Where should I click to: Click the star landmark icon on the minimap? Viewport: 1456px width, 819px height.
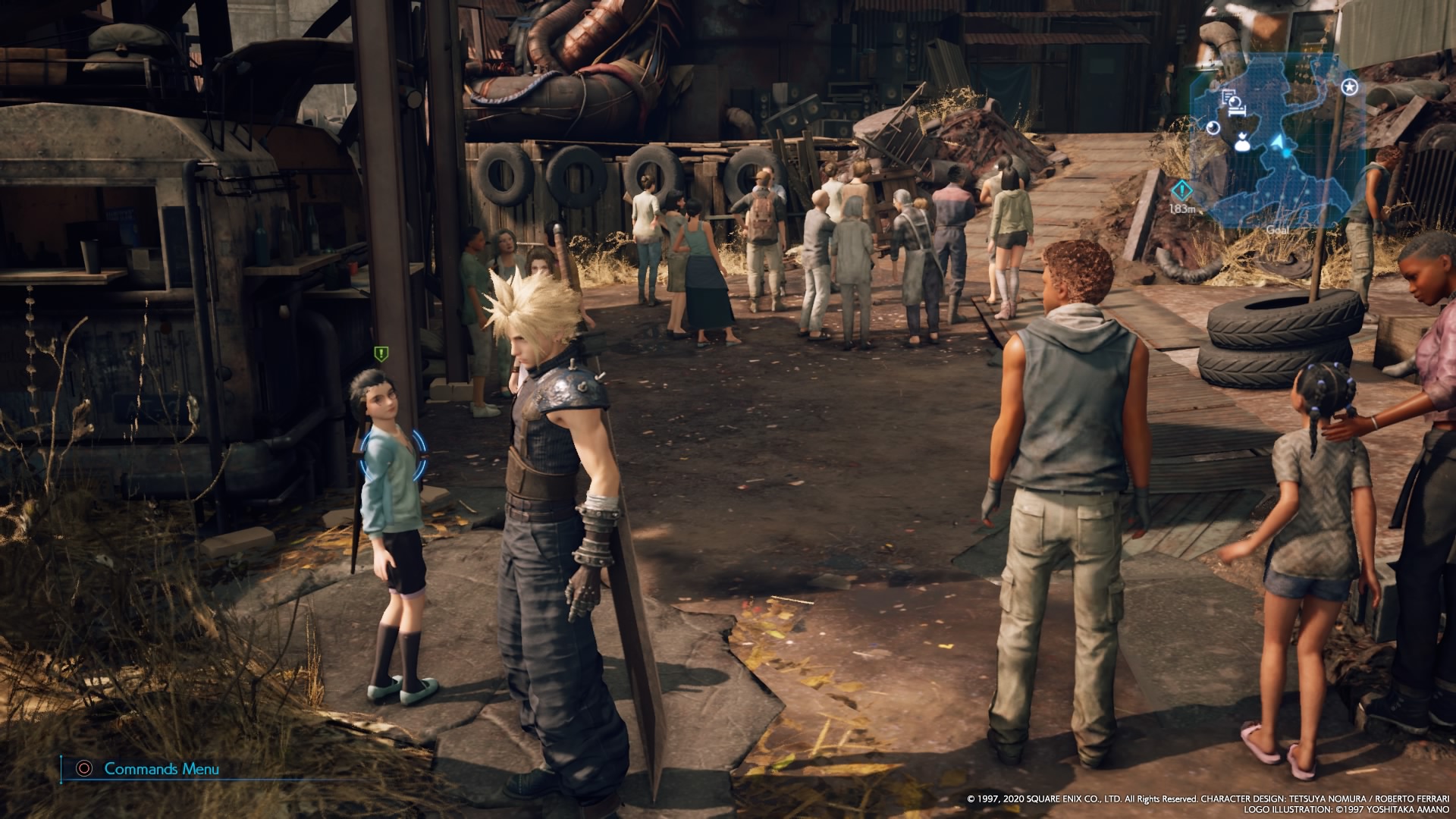(x=1349, y=87)
